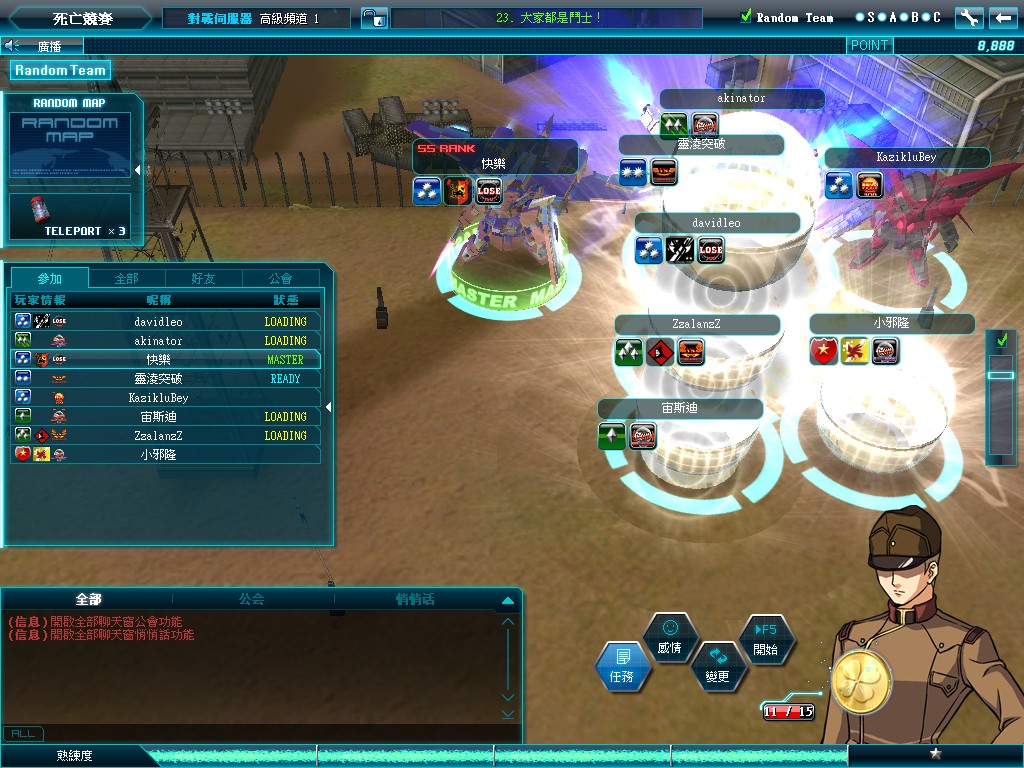This screenshot has height=768, width=1024.
Task: Switch chat to 公会 guild tab
Action: [x=251, y=599]
